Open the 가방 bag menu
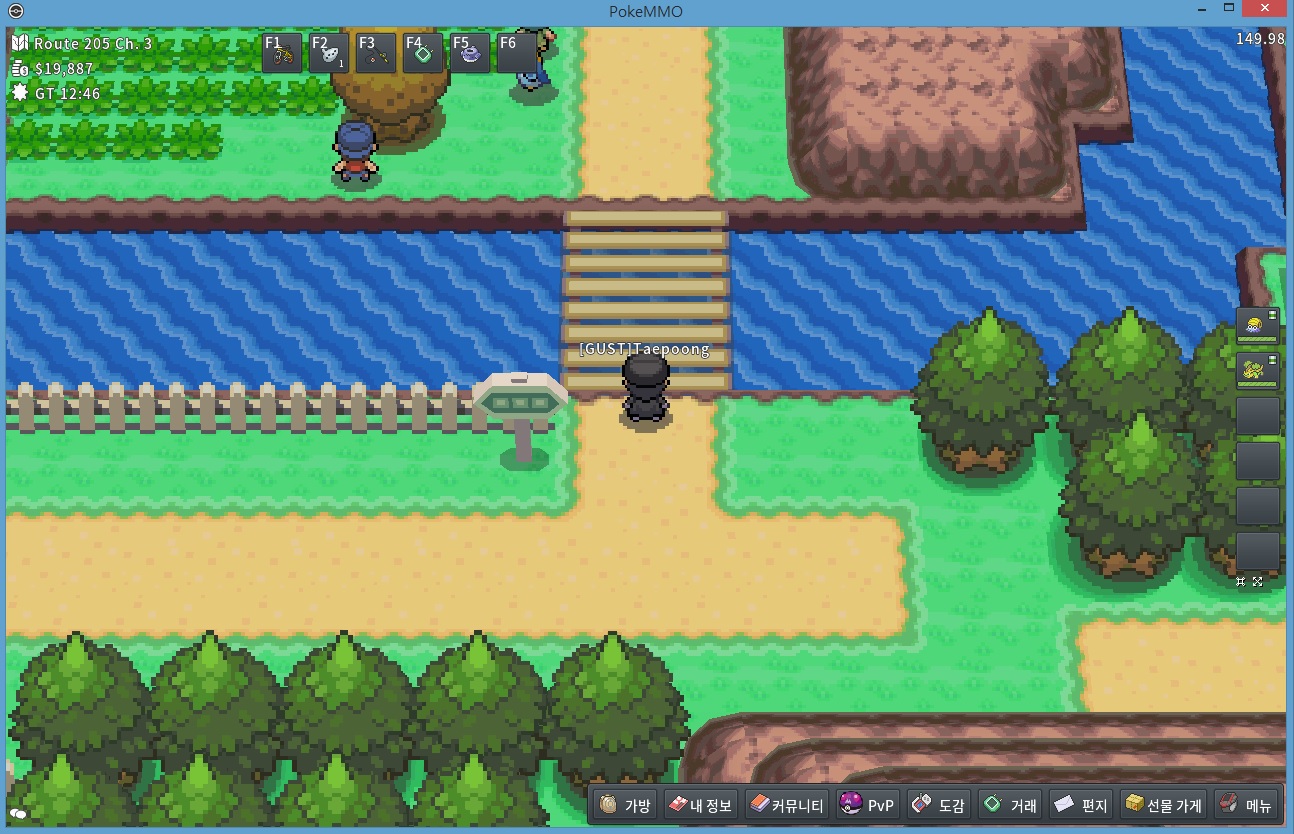 tap(626, 805)
